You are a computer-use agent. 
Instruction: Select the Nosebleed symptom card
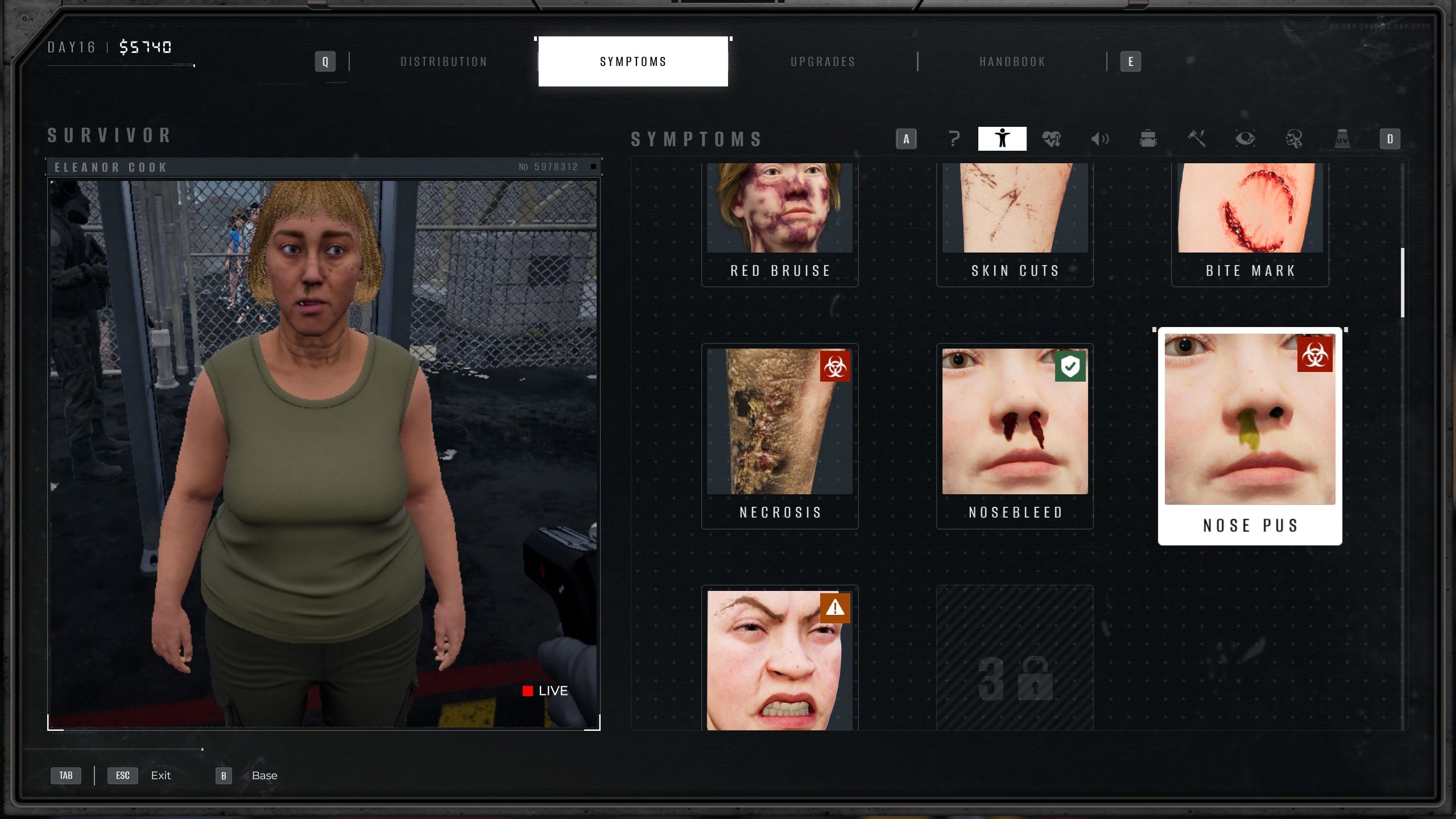coord(1015,435)
